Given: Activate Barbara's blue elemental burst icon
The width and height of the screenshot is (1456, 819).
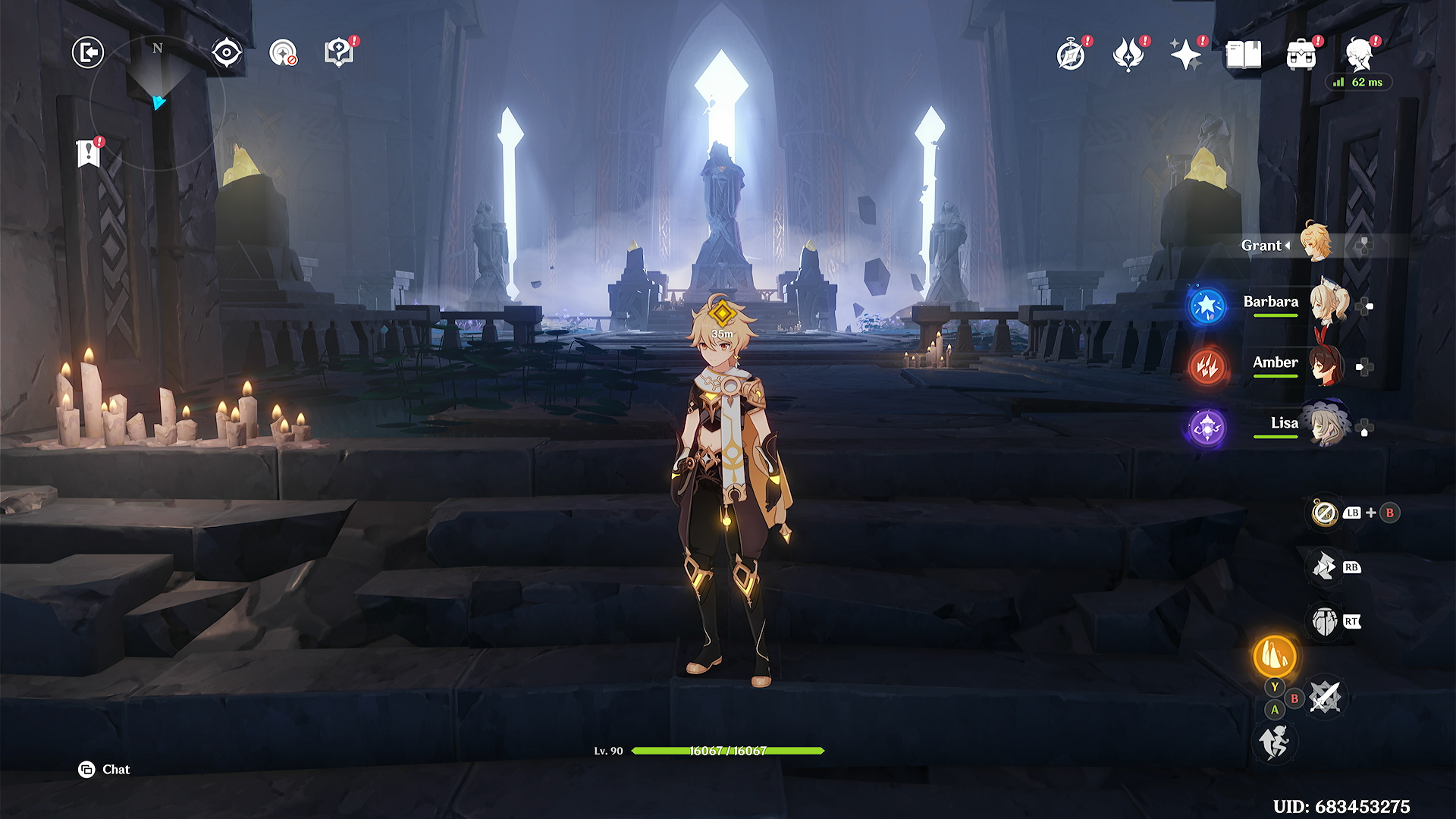Looking at the screenshot, I should click(x=1207, y=306).
